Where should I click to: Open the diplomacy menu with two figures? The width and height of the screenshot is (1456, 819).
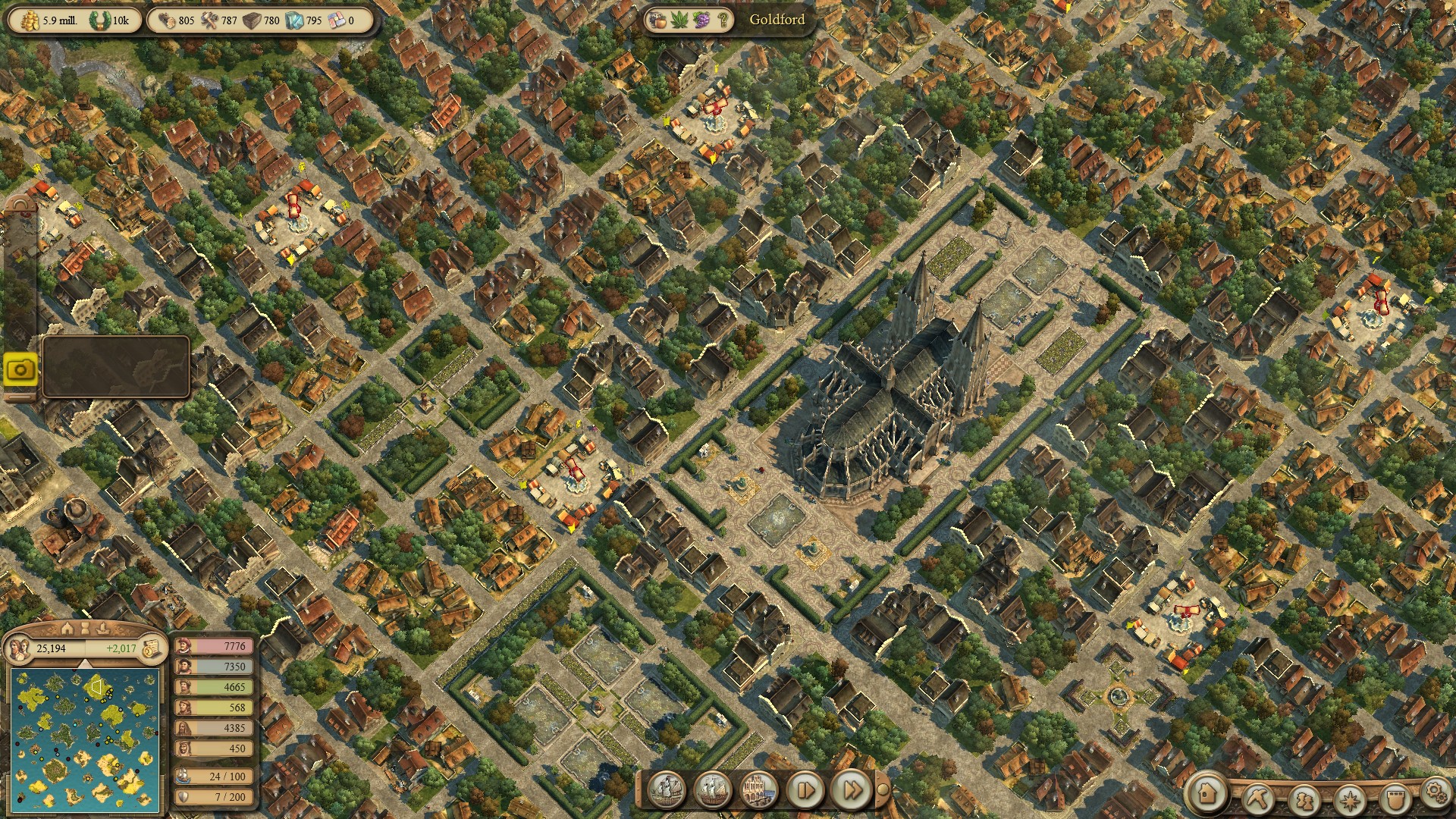point(1304,799)
